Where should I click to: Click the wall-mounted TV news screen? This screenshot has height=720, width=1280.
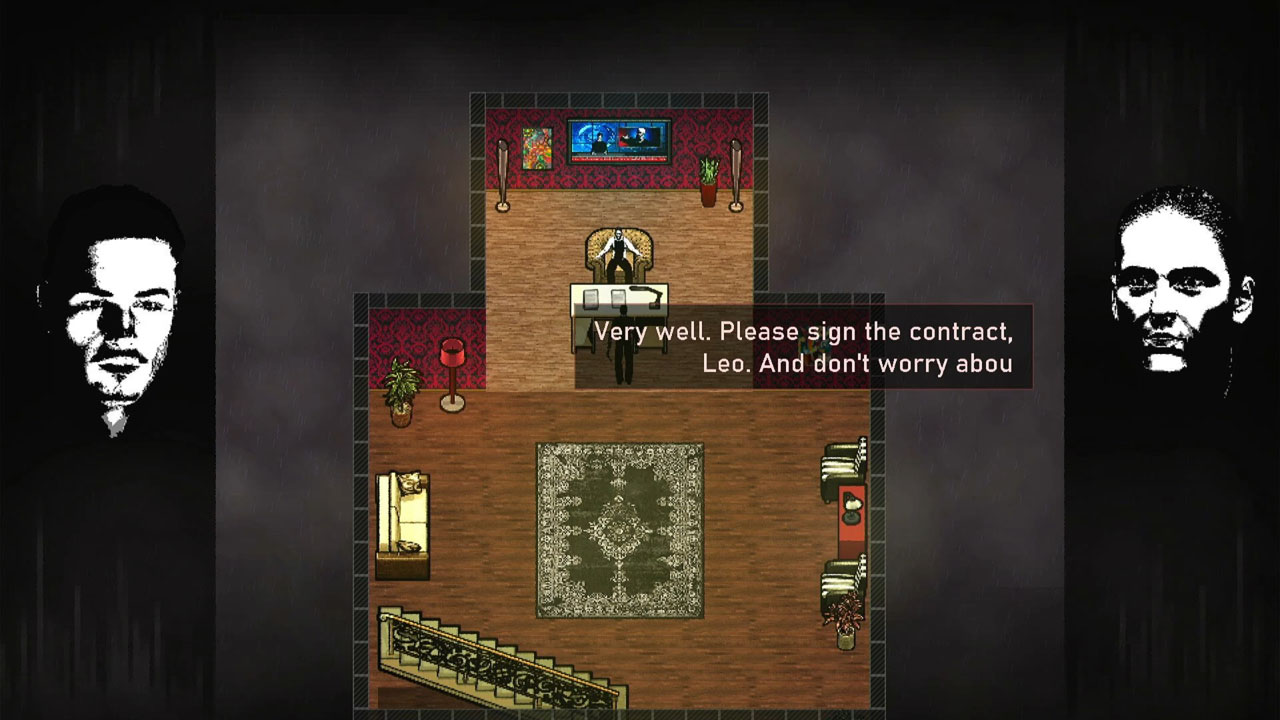pyautogui.click(x=618, y=140)
